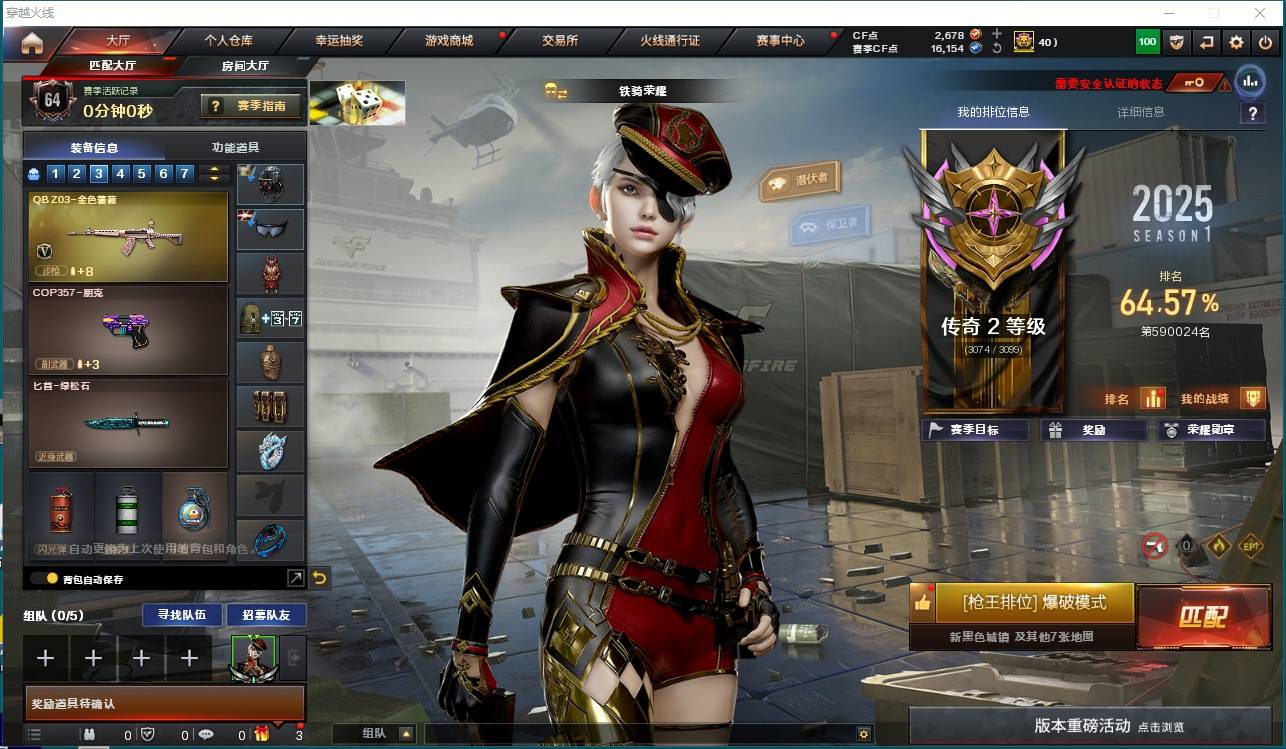Open the 赛事中心 menu
The image size is (1286, 749).
(x=780, y=41)
